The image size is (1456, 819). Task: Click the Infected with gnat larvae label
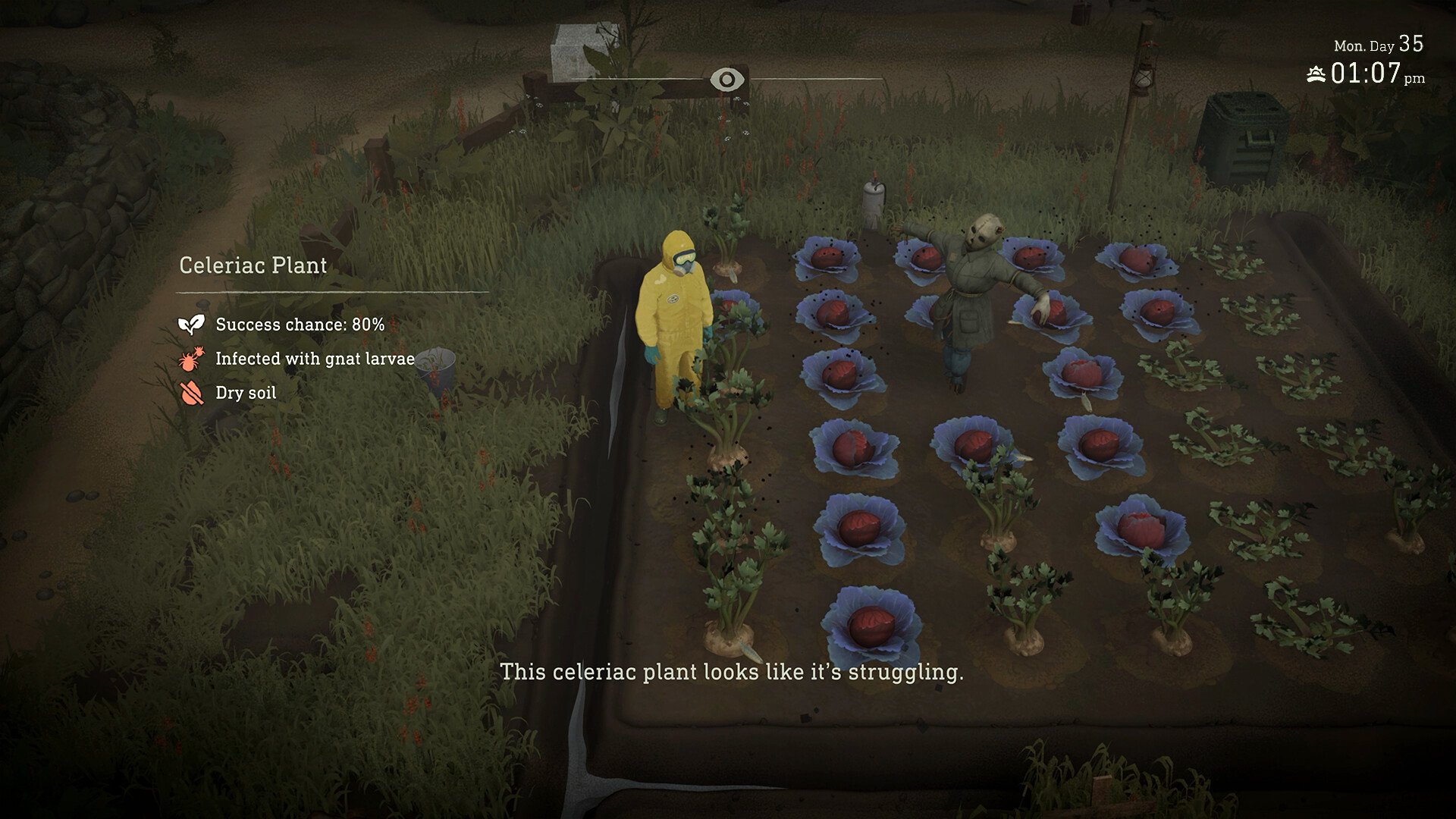coord(315,359)
